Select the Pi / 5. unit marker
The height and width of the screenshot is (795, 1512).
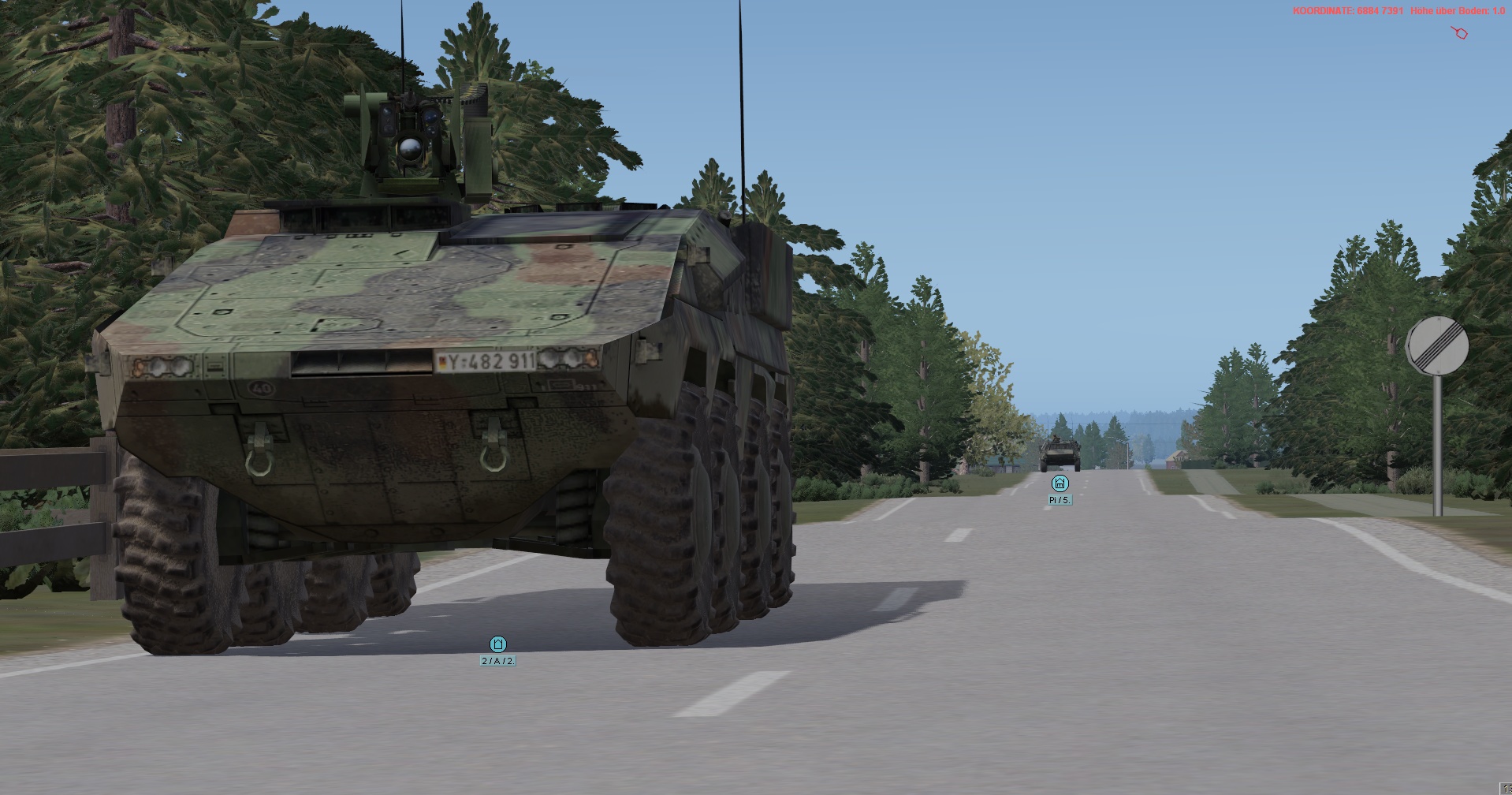pos(1060,483)
